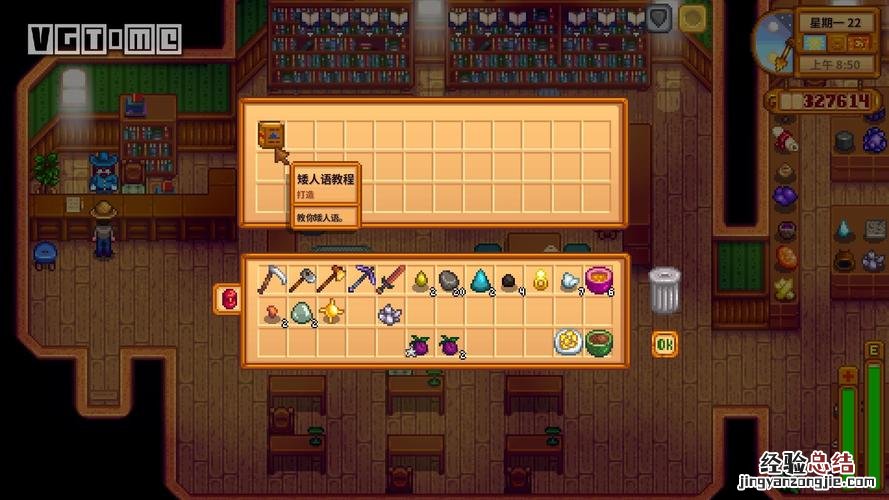
Task: Pick the yellow teardrop item stack
Action: click(419, 280)
